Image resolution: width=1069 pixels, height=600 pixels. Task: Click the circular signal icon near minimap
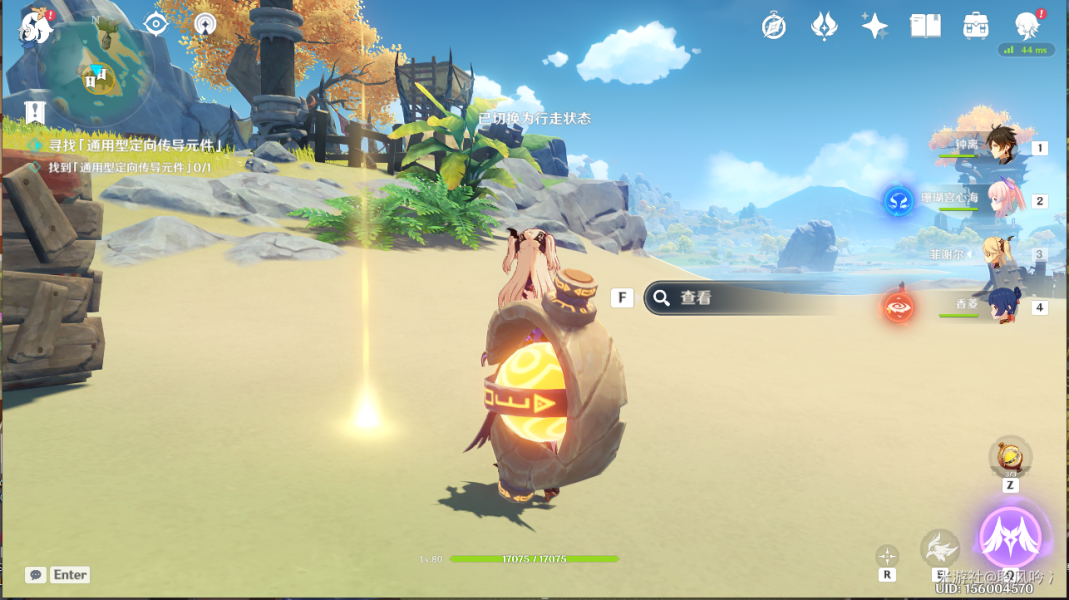coord(205,24)
